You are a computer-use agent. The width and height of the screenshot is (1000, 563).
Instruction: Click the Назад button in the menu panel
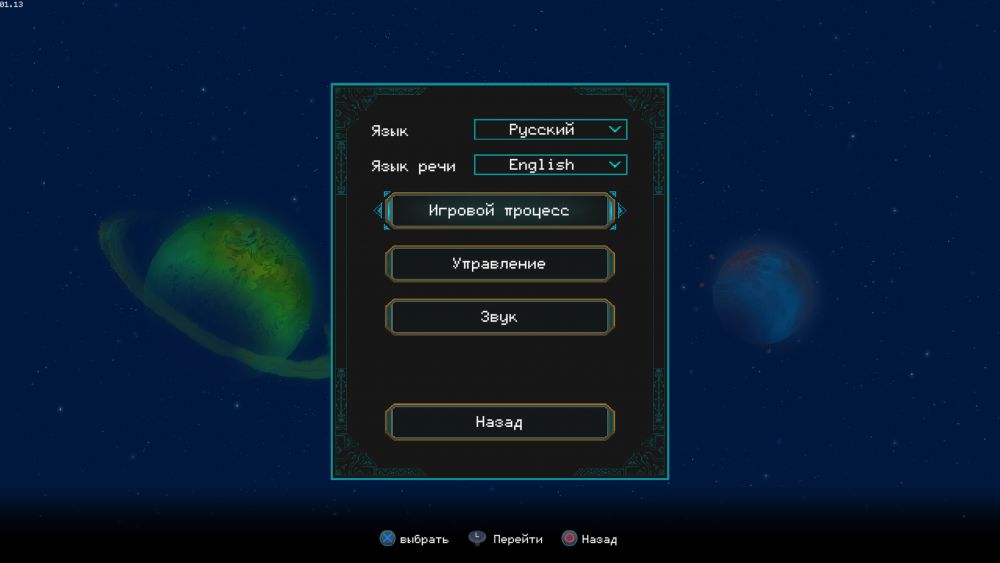pos(499,422)
